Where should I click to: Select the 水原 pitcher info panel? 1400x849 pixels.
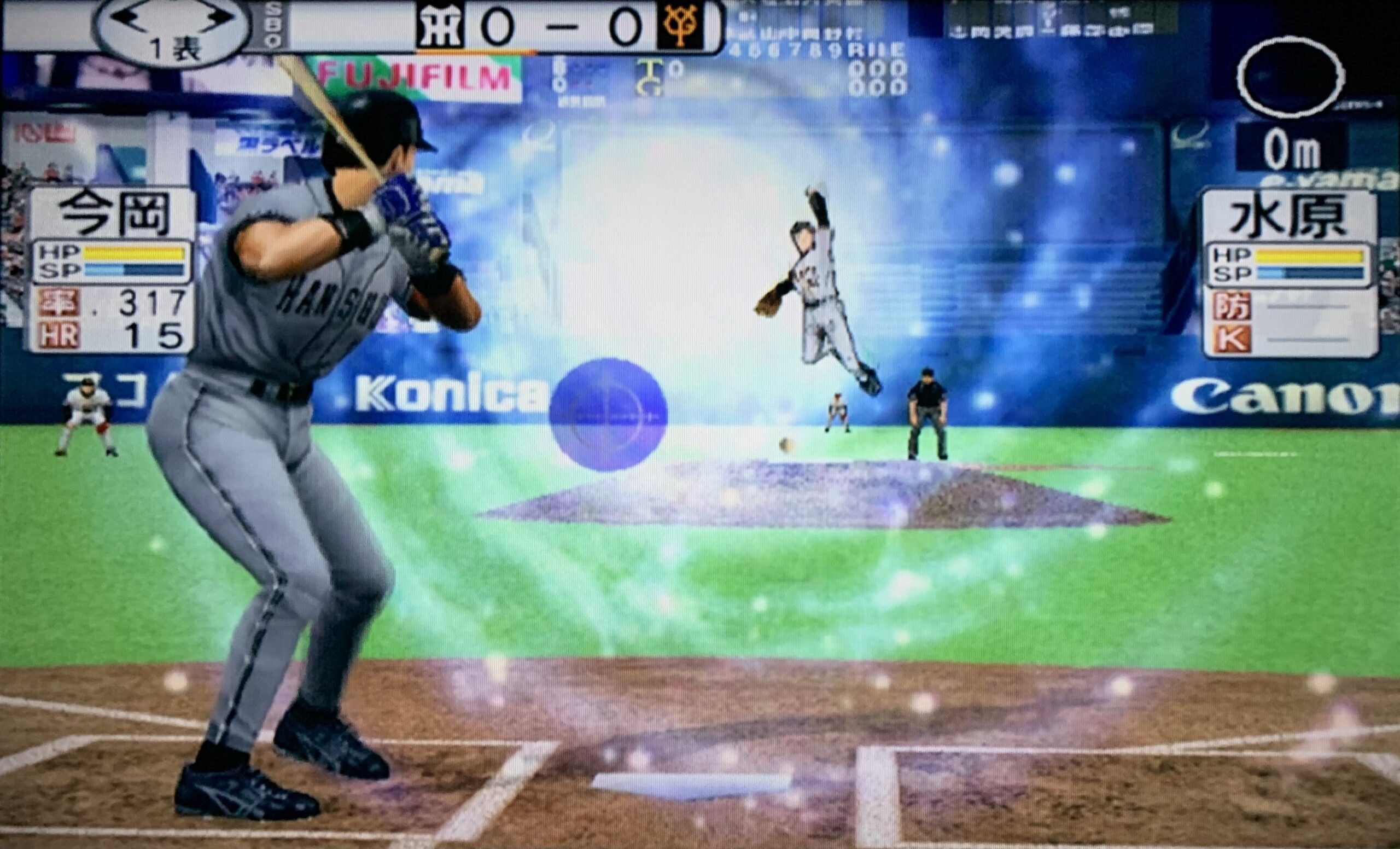coord(1290,273)
